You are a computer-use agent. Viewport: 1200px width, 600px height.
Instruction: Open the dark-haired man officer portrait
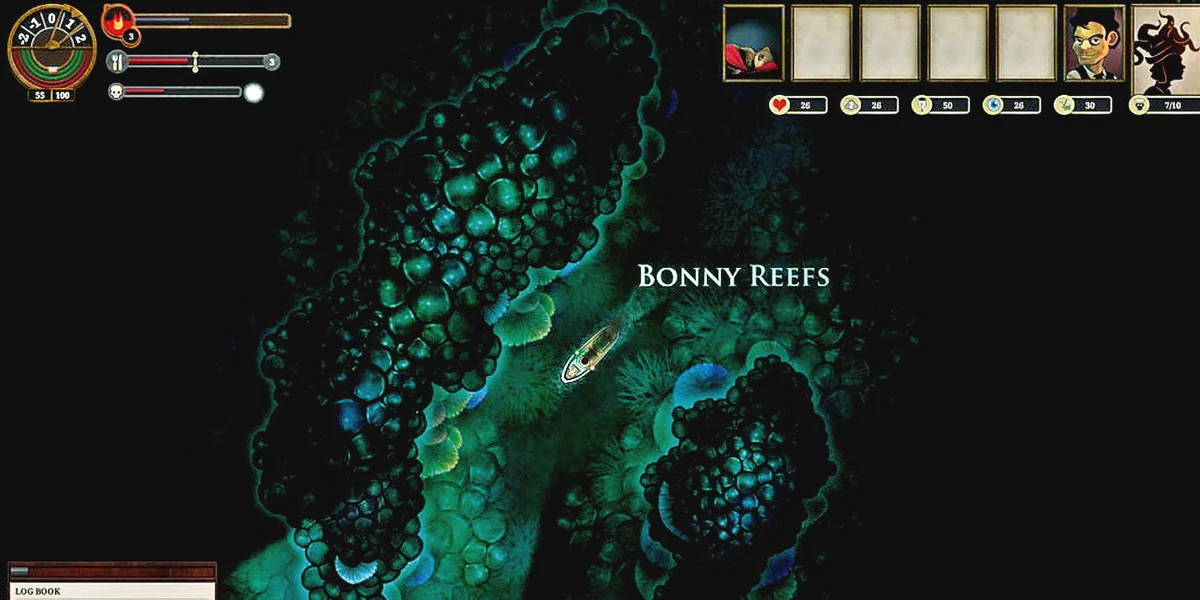point(1093,42)
